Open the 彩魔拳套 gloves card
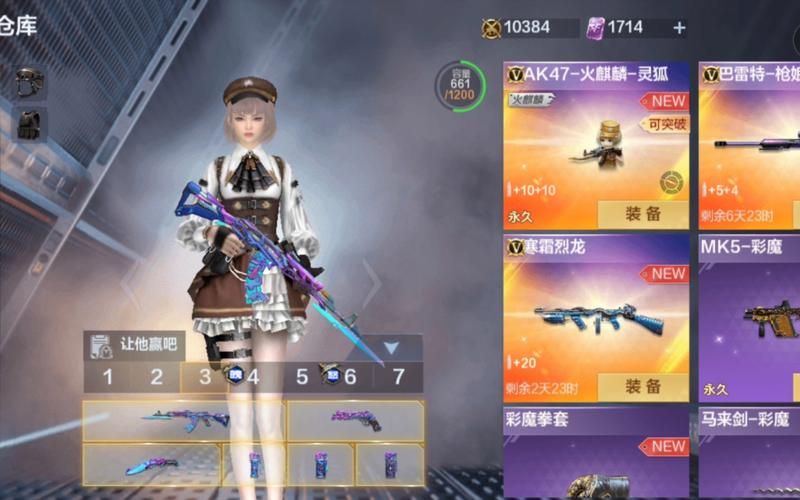 tap(596, 455)
